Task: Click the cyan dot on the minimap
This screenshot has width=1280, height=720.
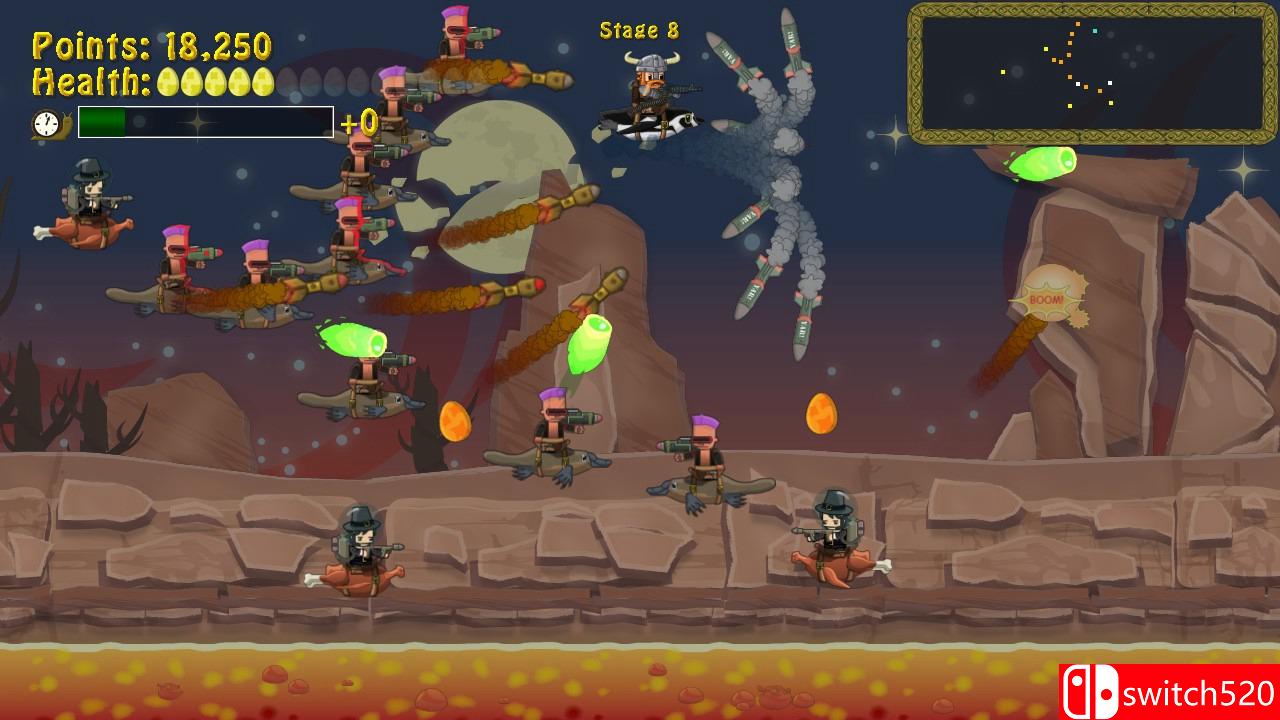Action: pyautogui.click(x=1095, y=31)
